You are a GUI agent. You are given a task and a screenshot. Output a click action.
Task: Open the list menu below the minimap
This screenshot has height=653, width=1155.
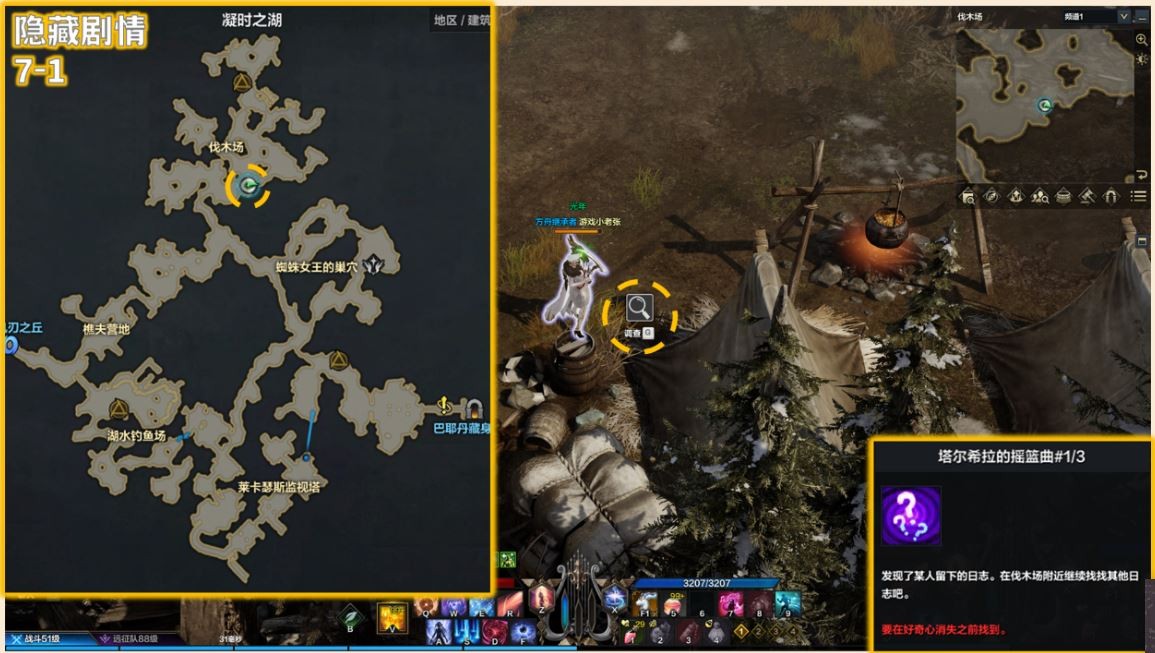tap(1138, 197)
